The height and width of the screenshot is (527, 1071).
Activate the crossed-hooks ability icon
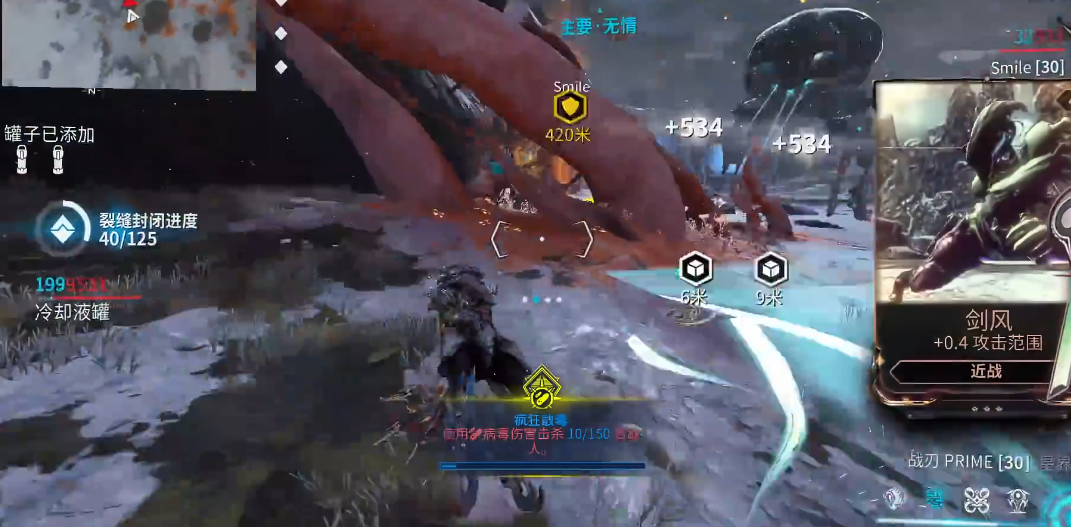(977, 499)
